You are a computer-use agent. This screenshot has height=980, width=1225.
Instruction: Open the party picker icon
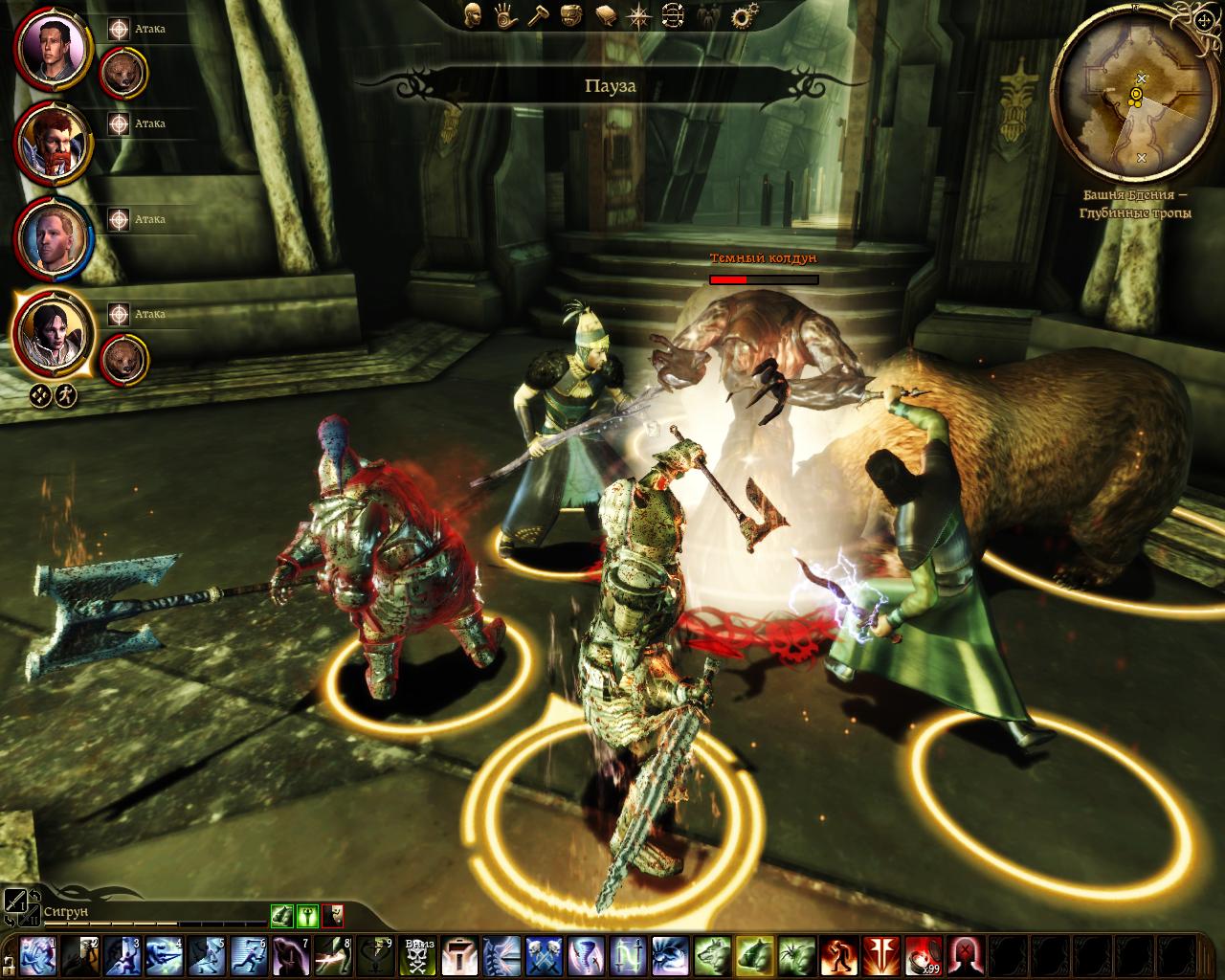(x=672, y=15)
